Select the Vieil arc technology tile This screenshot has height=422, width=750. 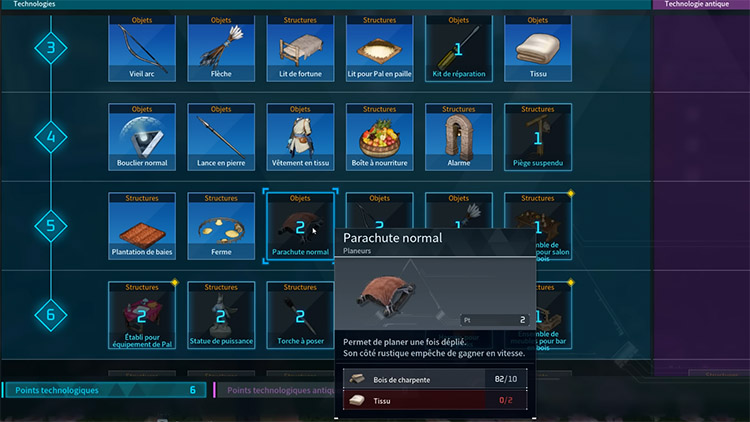[x=142, y=47]
